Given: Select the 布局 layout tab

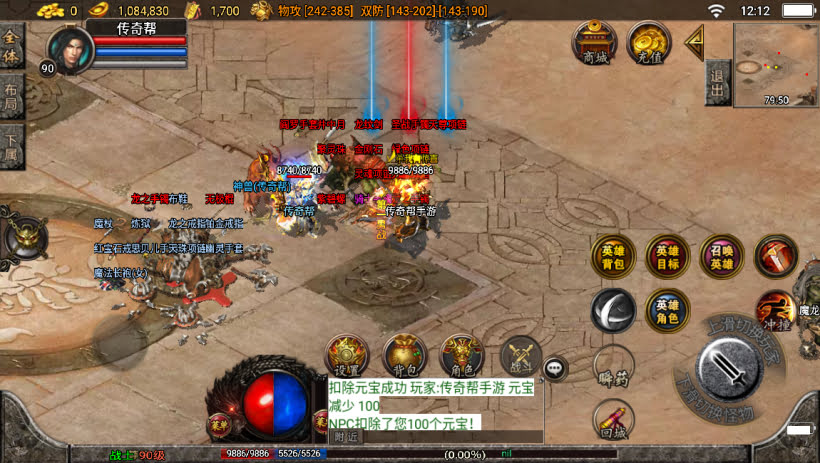Looking at the screenshot, I should coord(11,97).
